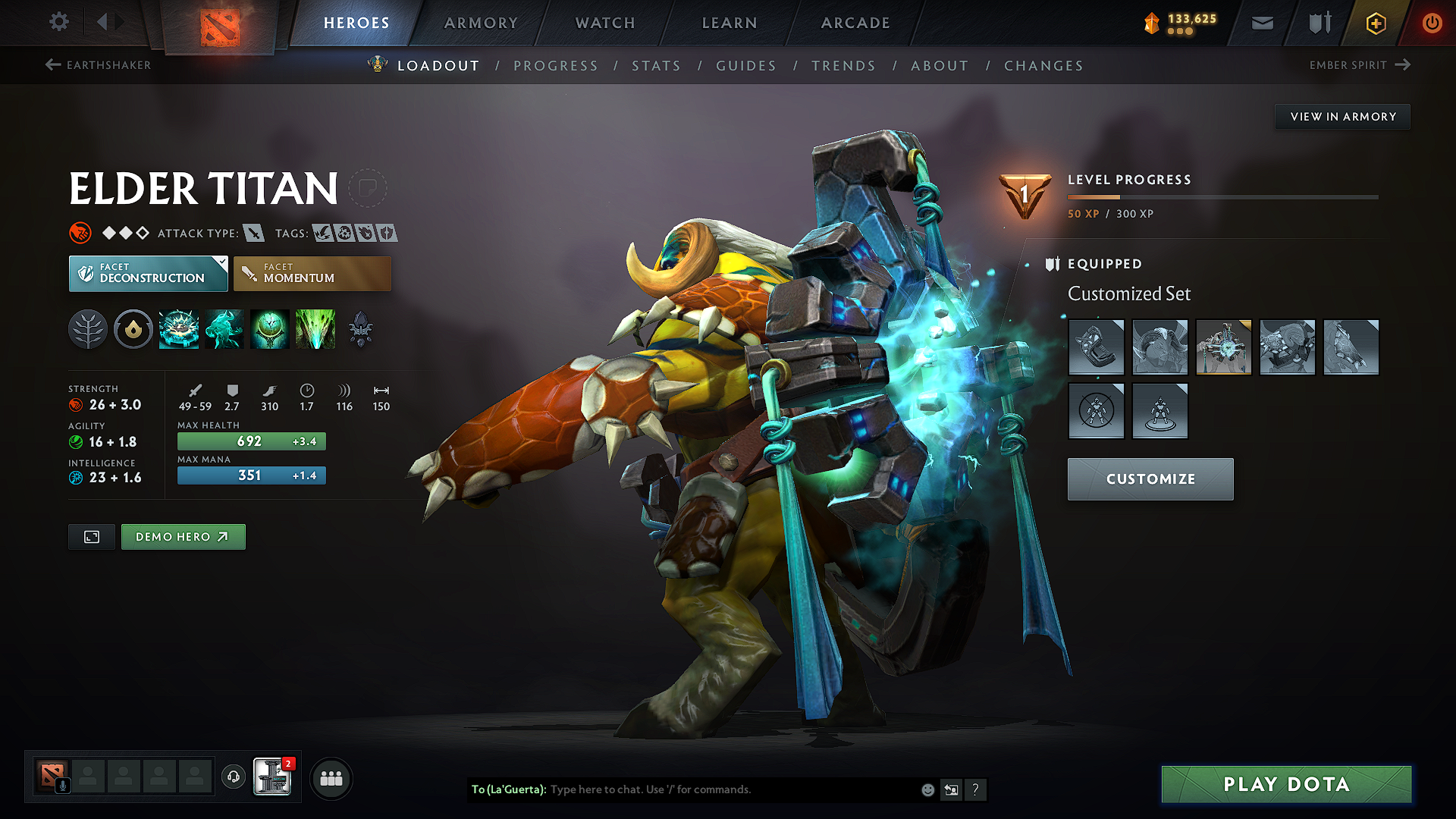The width and height of the screenshot is (1456, 819).
Task: Switch to the ARMORY menu
Action: click(480, 23)
